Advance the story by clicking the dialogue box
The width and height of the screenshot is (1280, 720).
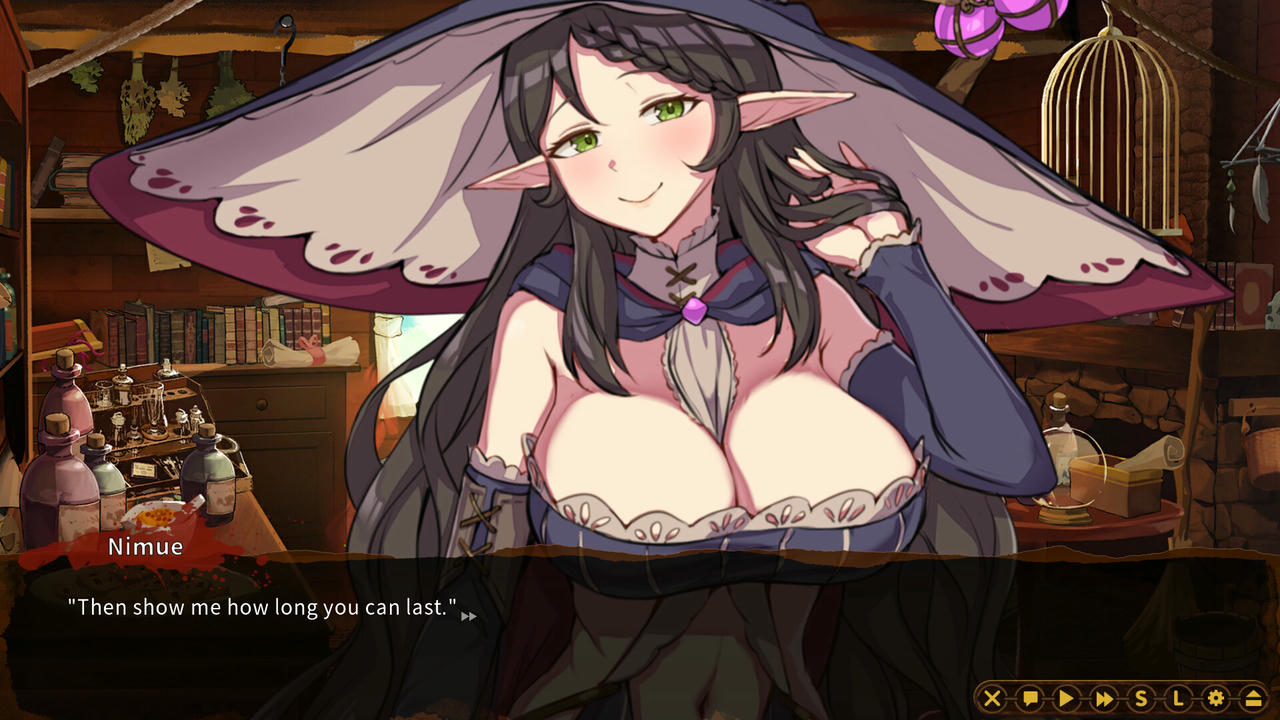[640, 630]
